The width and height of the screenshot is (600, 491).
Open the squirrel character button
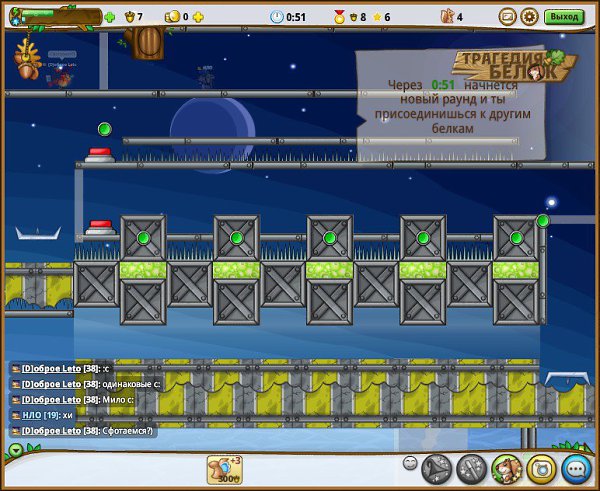tap(506, 468)
